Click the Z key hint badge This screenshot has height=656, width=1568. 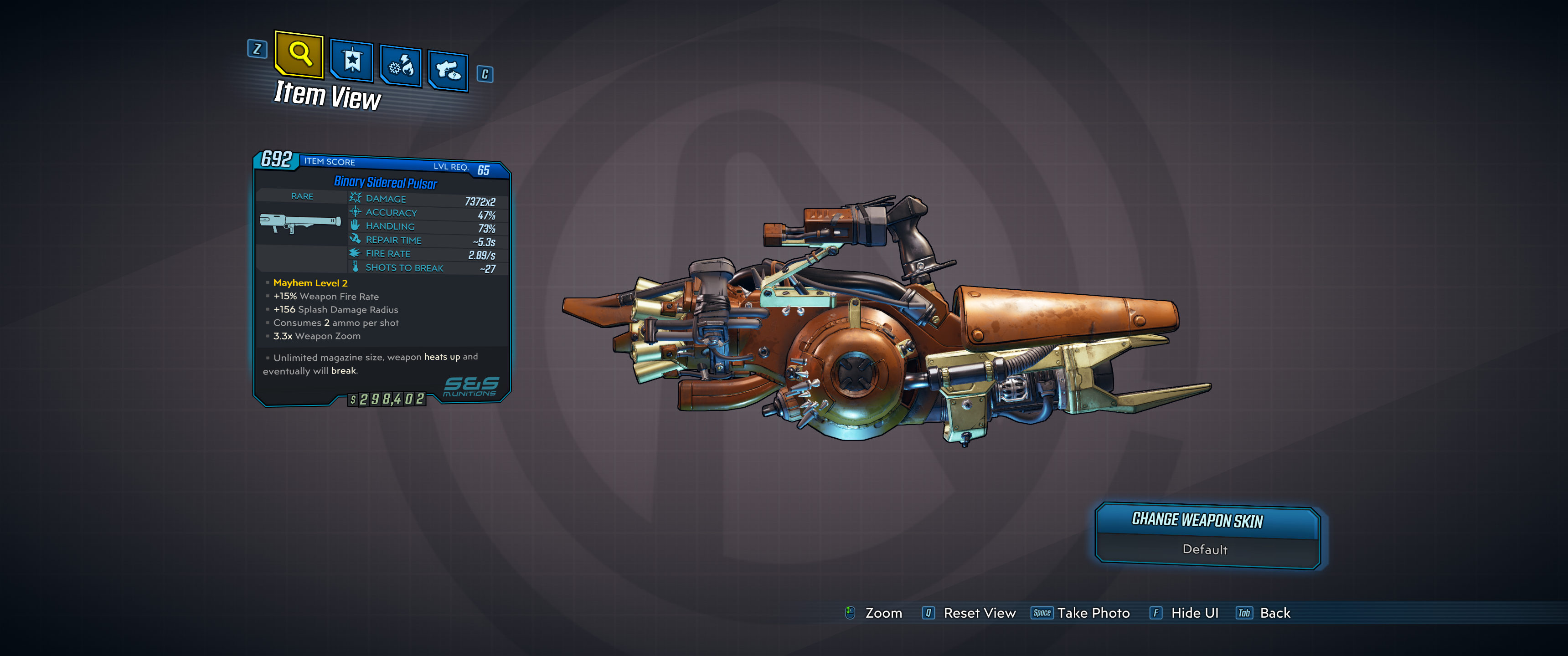257,51
